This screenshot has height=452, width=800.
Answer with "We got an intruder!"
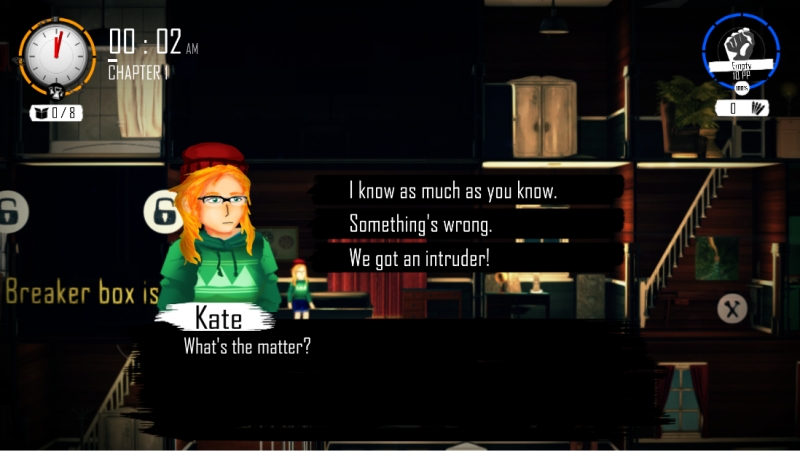[419, 257]
